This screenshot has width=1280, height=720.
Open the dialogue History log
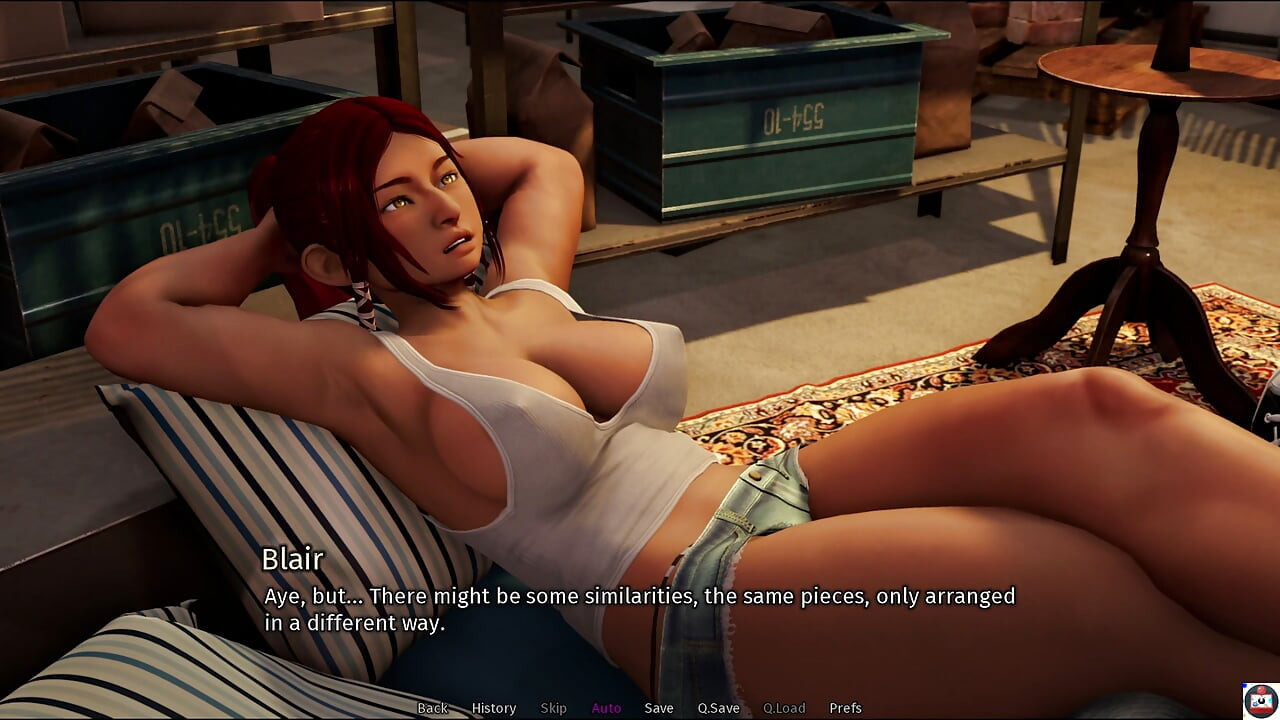point(494,708)
